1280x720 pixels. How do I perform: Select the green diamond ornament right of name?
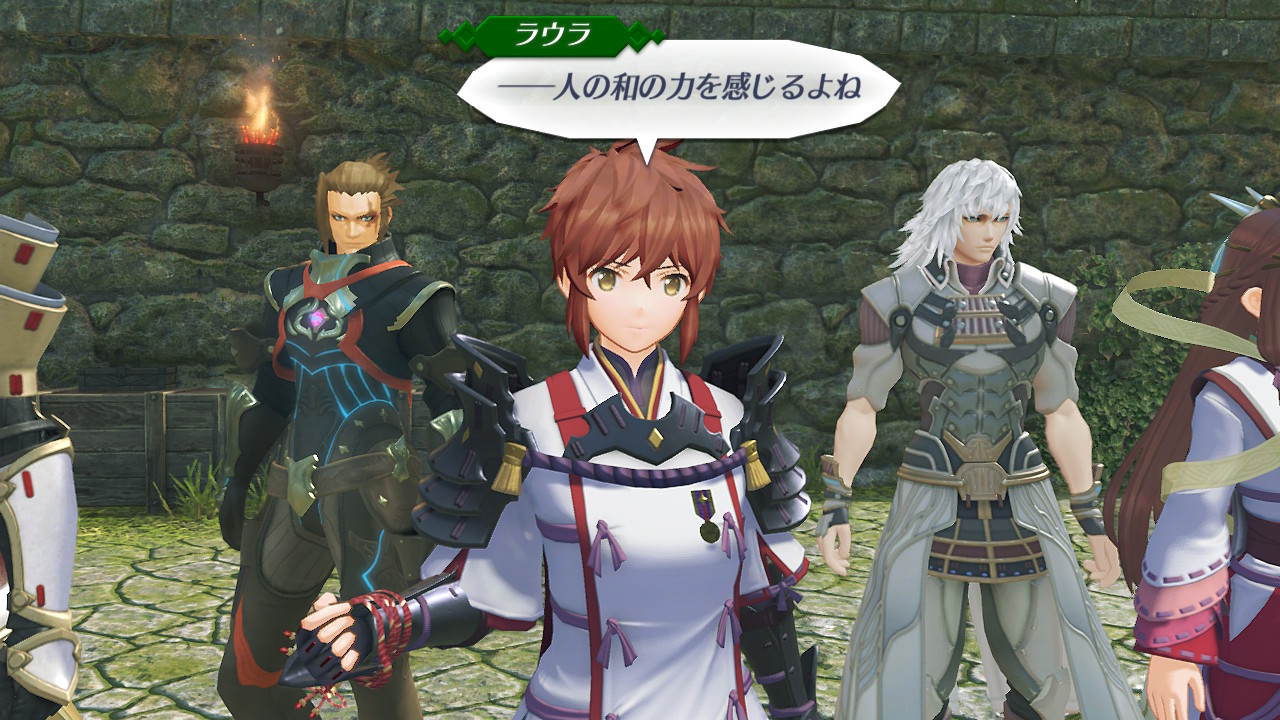tap(639, 33)
